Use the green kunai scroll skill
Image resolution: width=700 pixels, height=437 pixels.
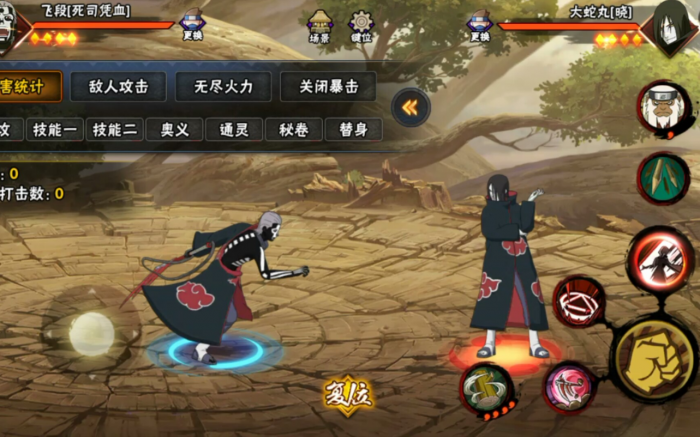point(662,178)
